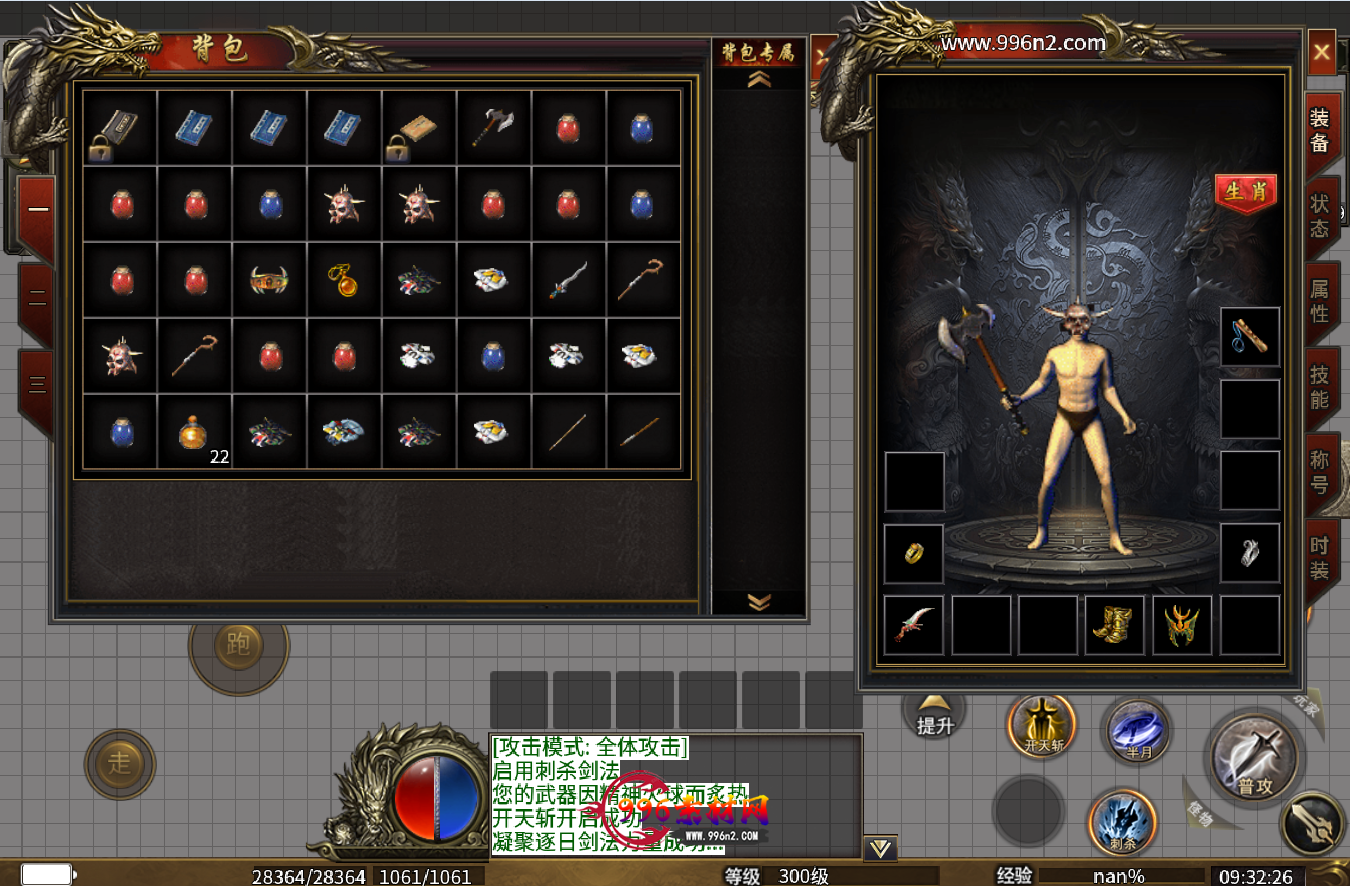Switch to the 时装 fashion tab
Image resolution: width=1350 pixels, height=886 pixels.
[1320, 558]
